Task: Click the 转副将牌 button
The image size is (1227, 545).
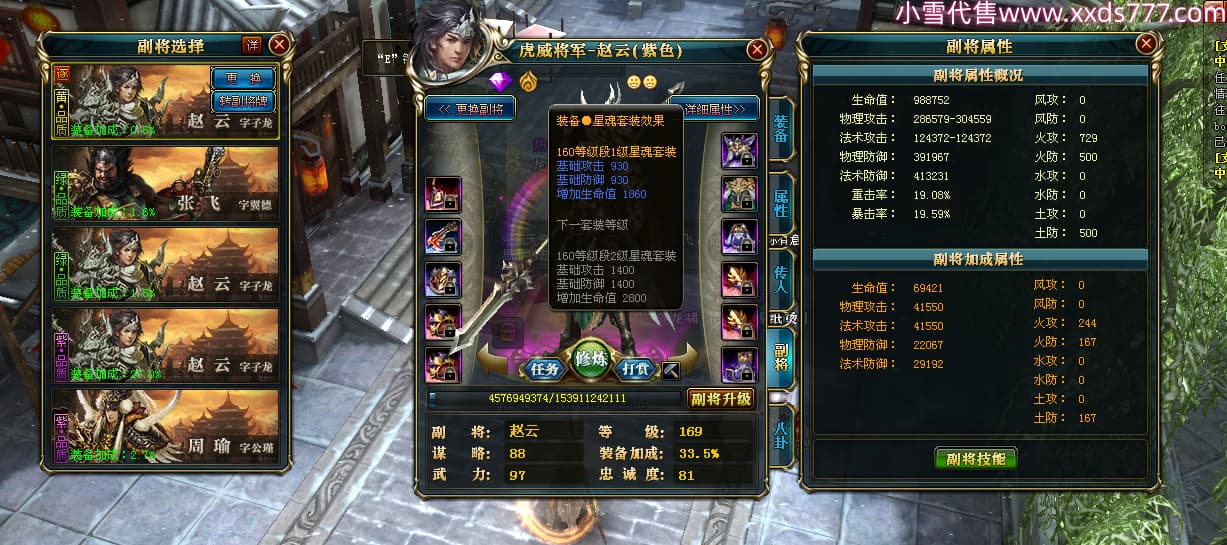Action: (243, 100)
